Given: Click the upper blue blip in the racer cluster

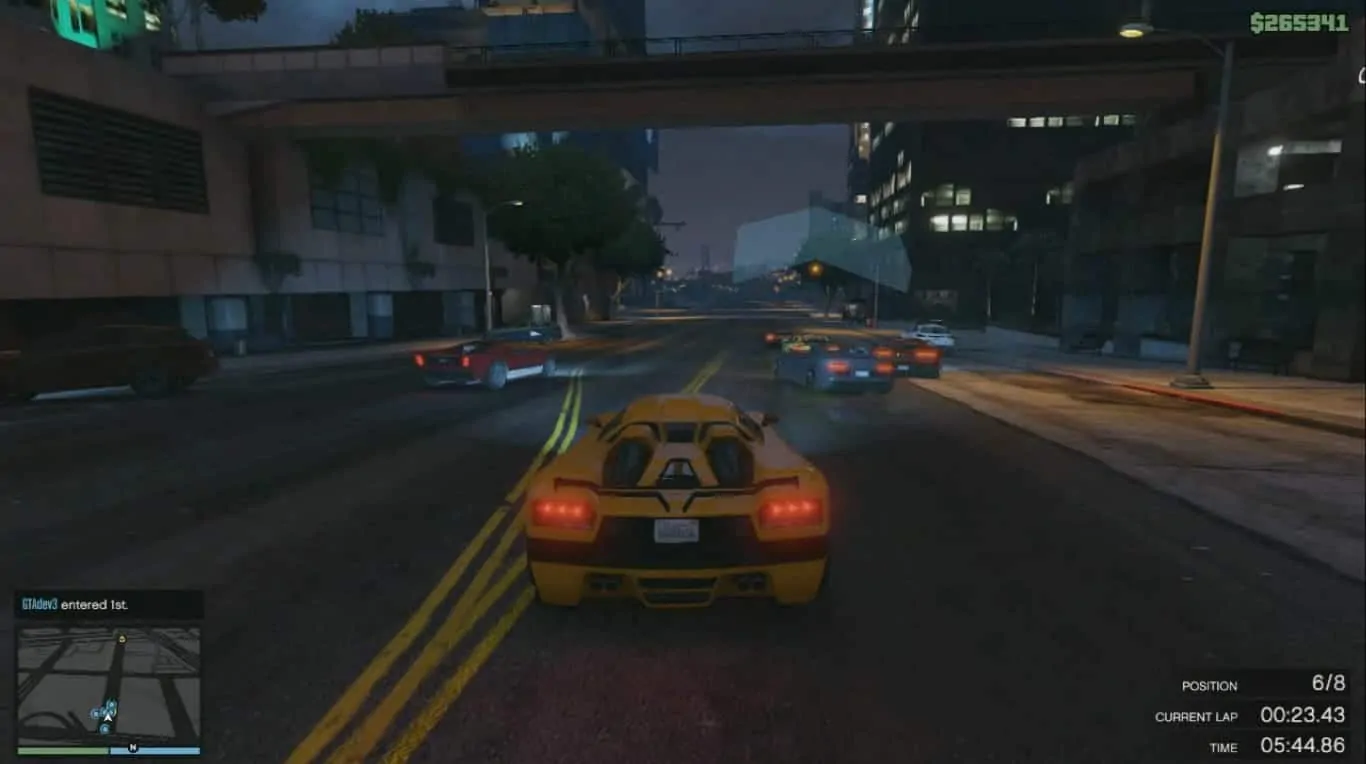Looking at the screenshot, I should point(111,705).
